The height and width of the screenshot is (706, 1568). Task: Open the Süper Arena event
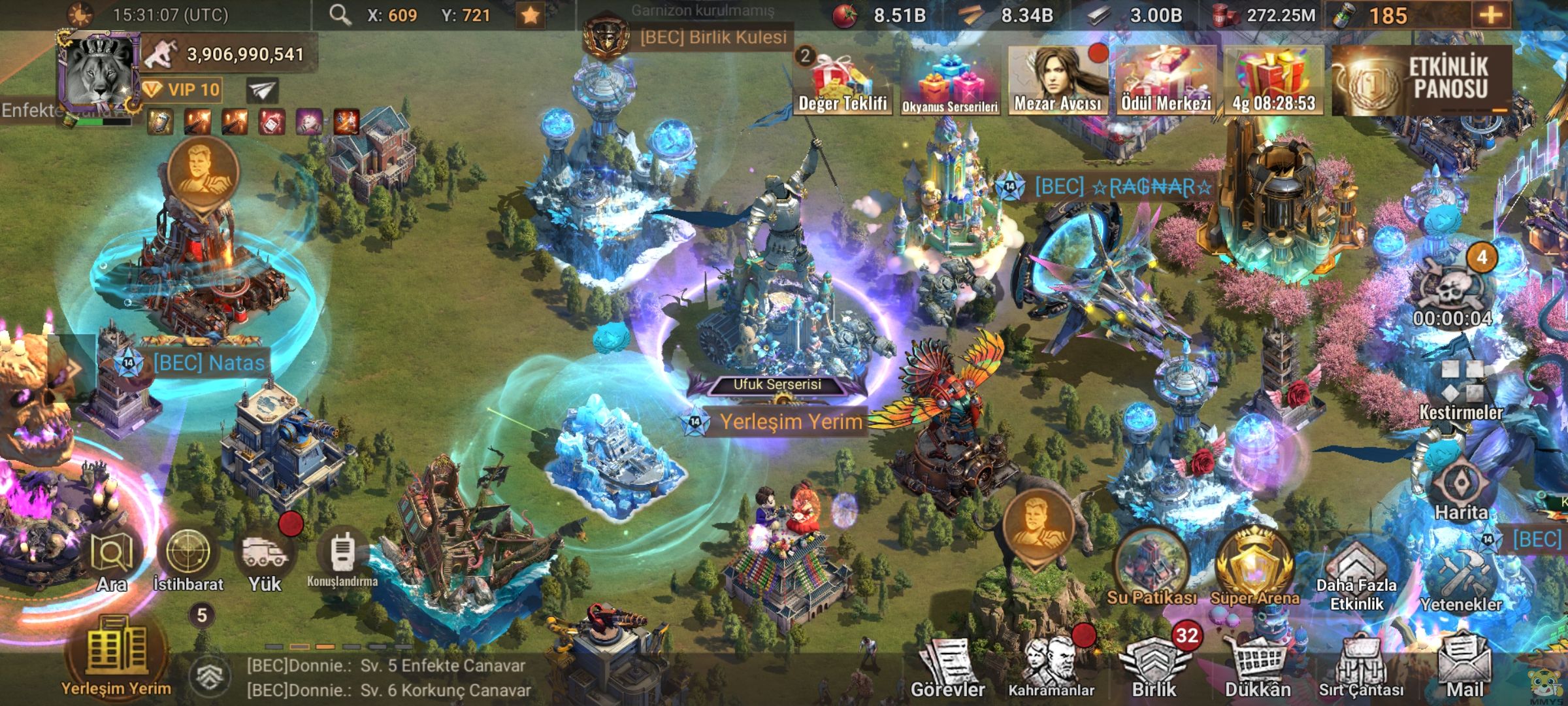(x=1254, y=569)
